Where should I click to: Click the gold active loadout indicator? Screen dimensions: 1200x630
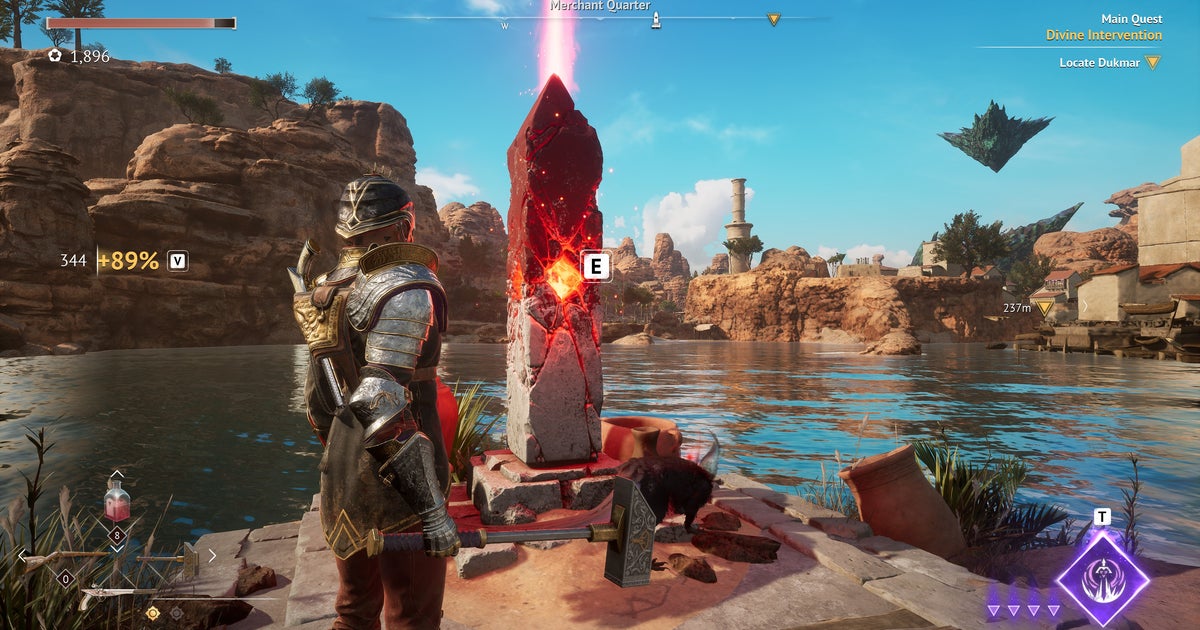[152, 613]
